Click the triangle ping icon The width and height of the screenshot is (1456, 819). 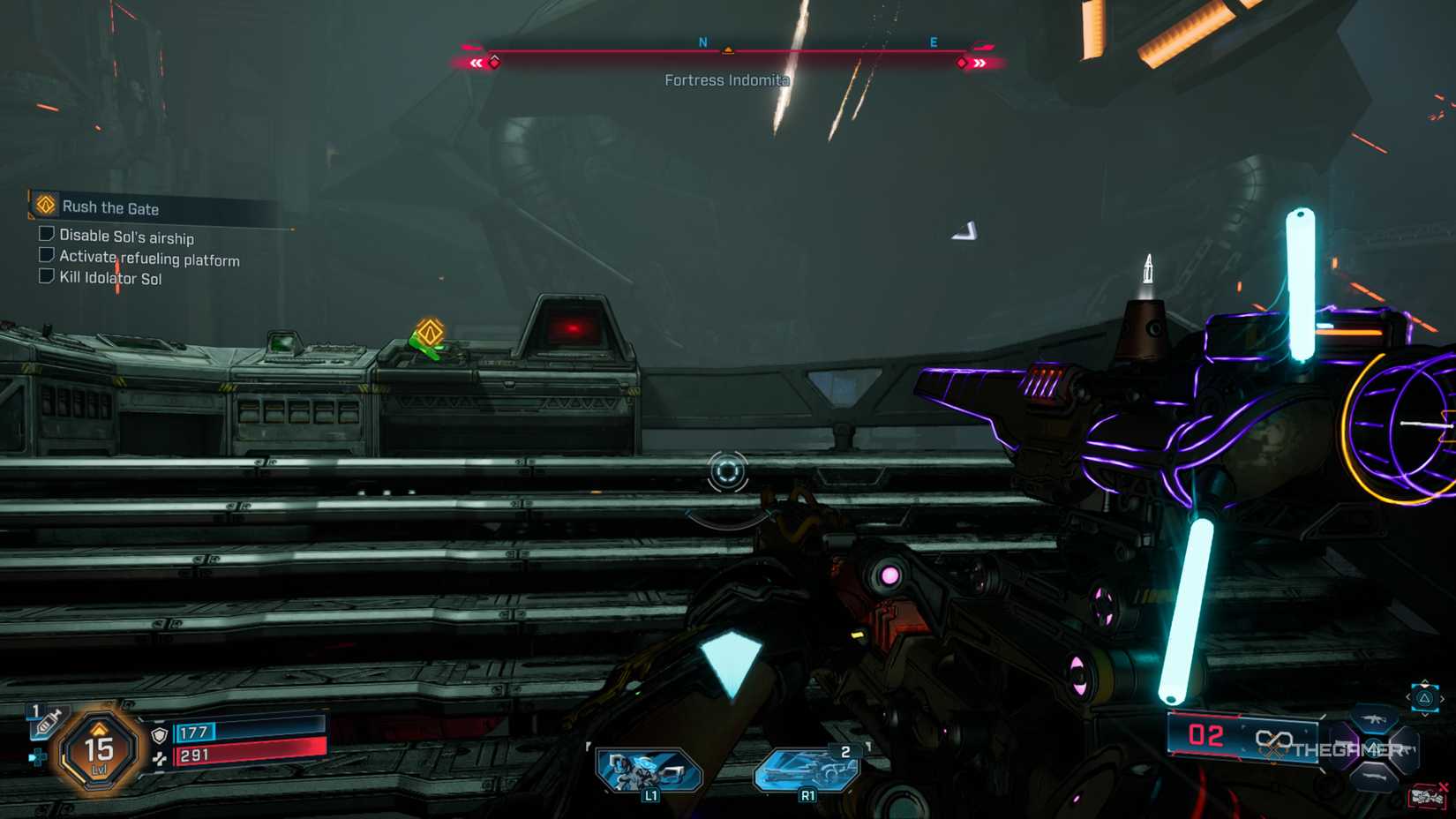point(1424,698)
